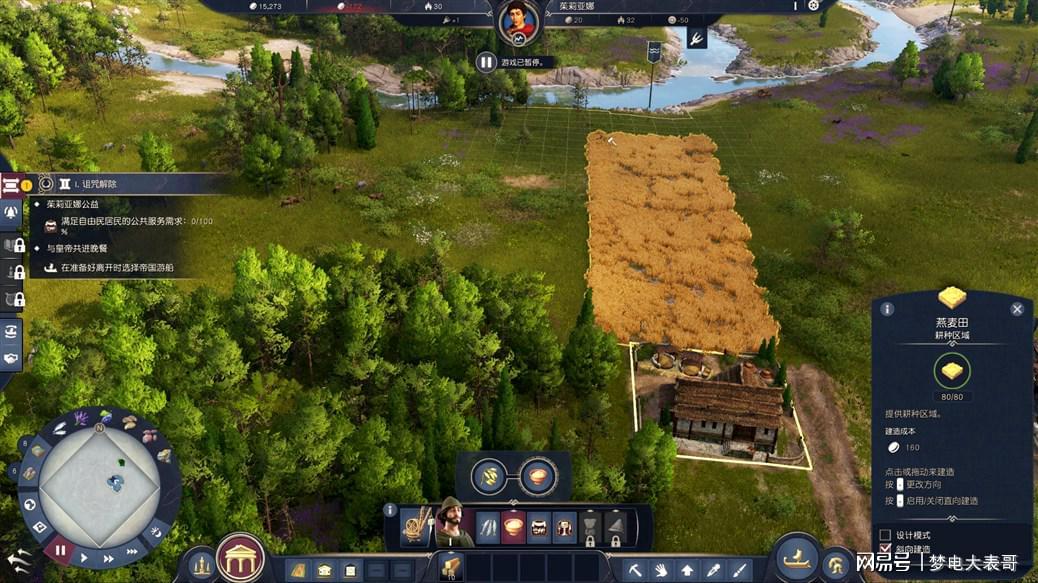Select the hand move tool
This screenshot has height=583, width=1038.
point(660,569)
